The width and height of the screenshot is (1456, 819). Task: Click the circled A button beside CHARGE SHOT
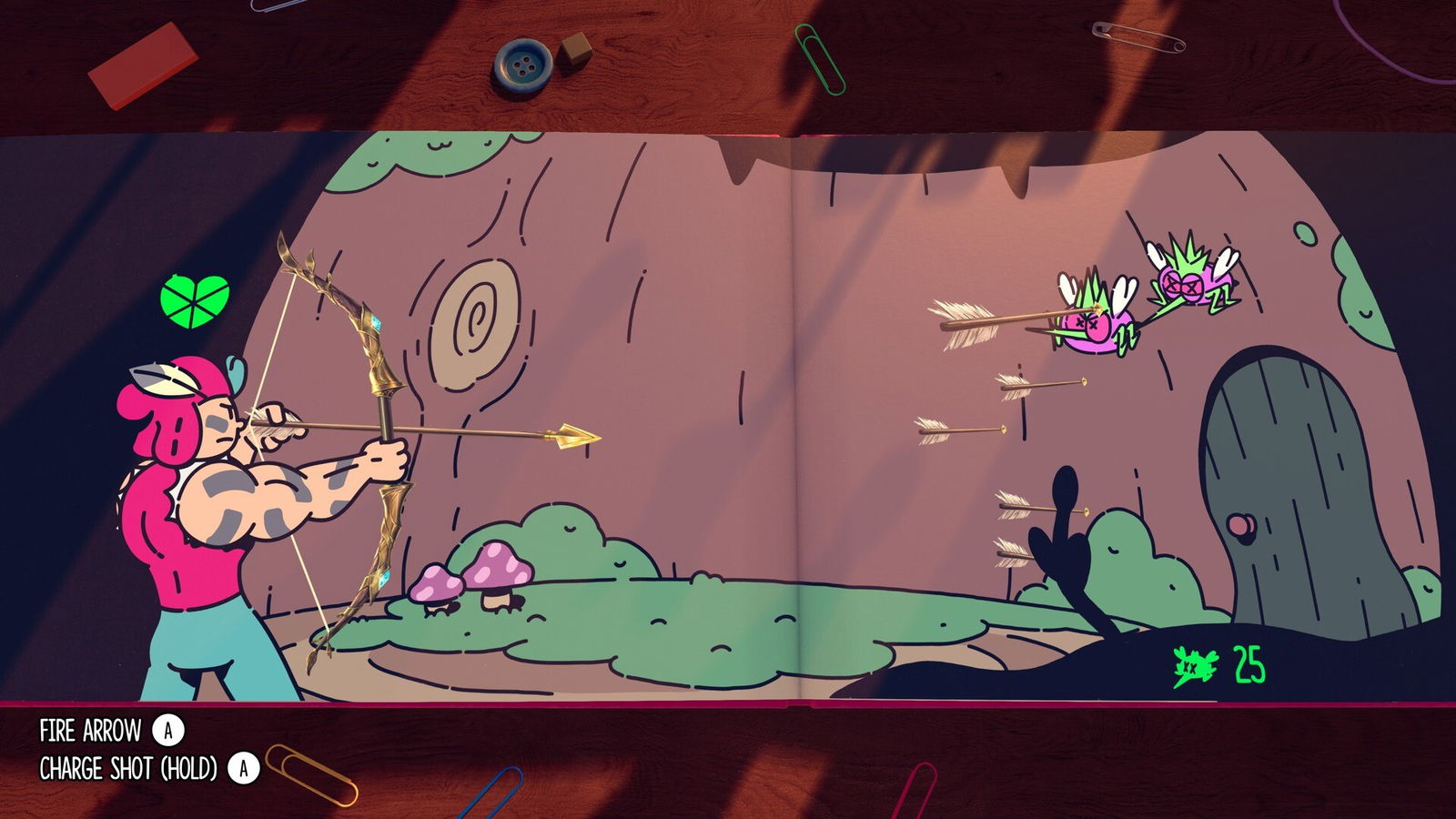click(x=242, y=767)
